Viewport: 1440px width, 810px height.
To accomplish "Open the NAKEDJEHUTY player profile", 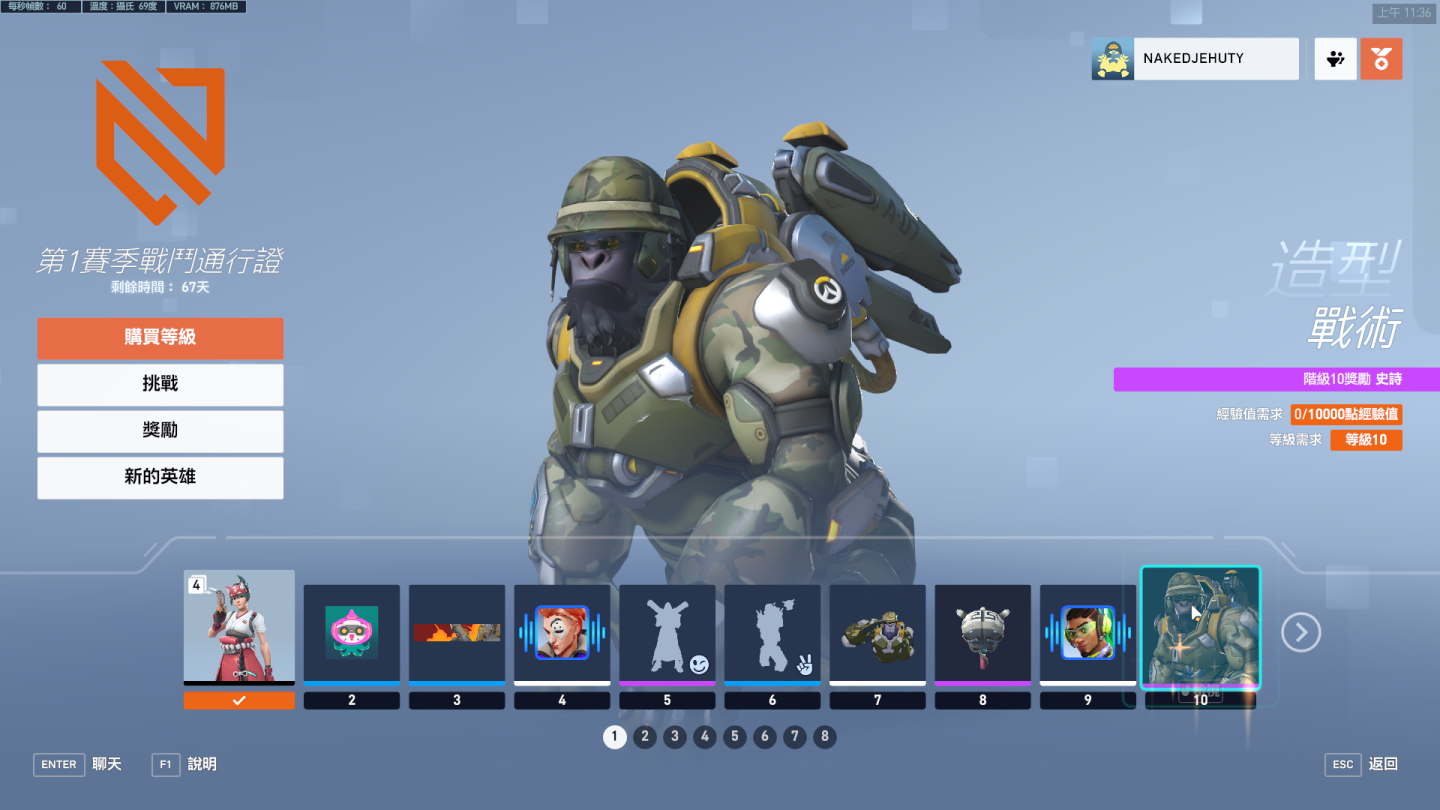I will click(1195, 59).
